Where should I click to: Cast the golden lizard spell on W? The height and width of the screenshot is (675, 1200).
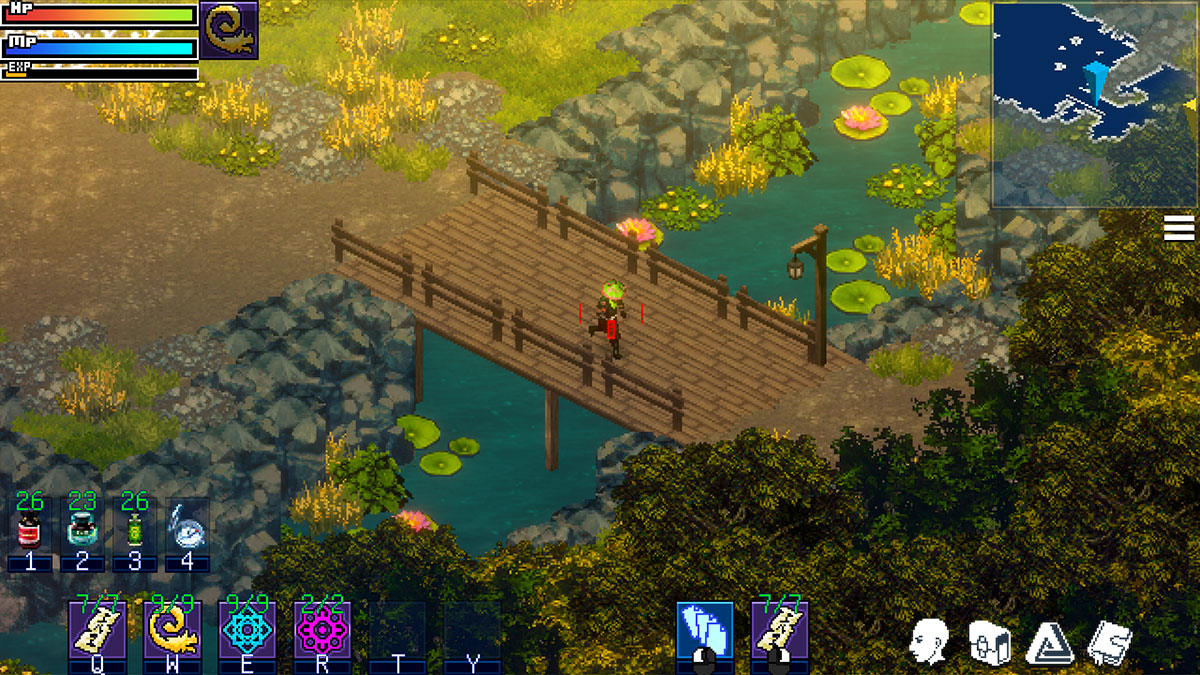tap(173, 630)
